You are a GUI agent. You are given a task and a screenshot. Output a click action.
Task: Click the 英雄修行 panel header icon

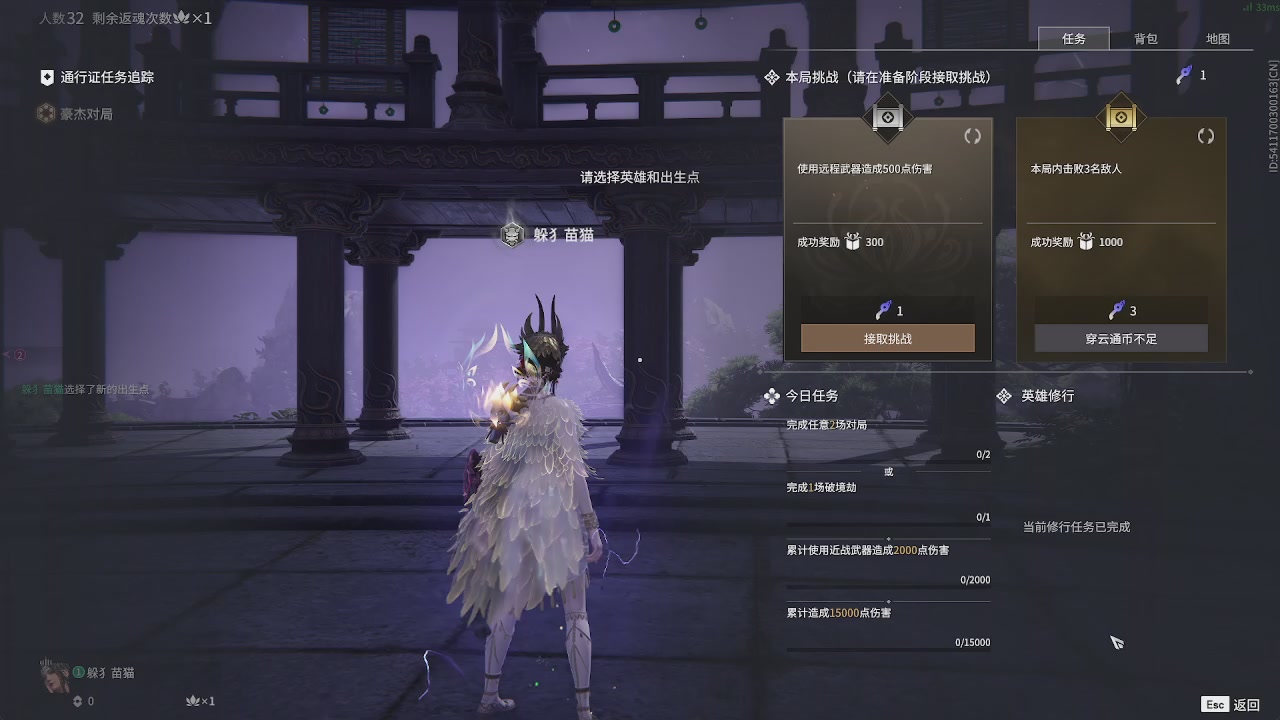tap(1004, 395)
